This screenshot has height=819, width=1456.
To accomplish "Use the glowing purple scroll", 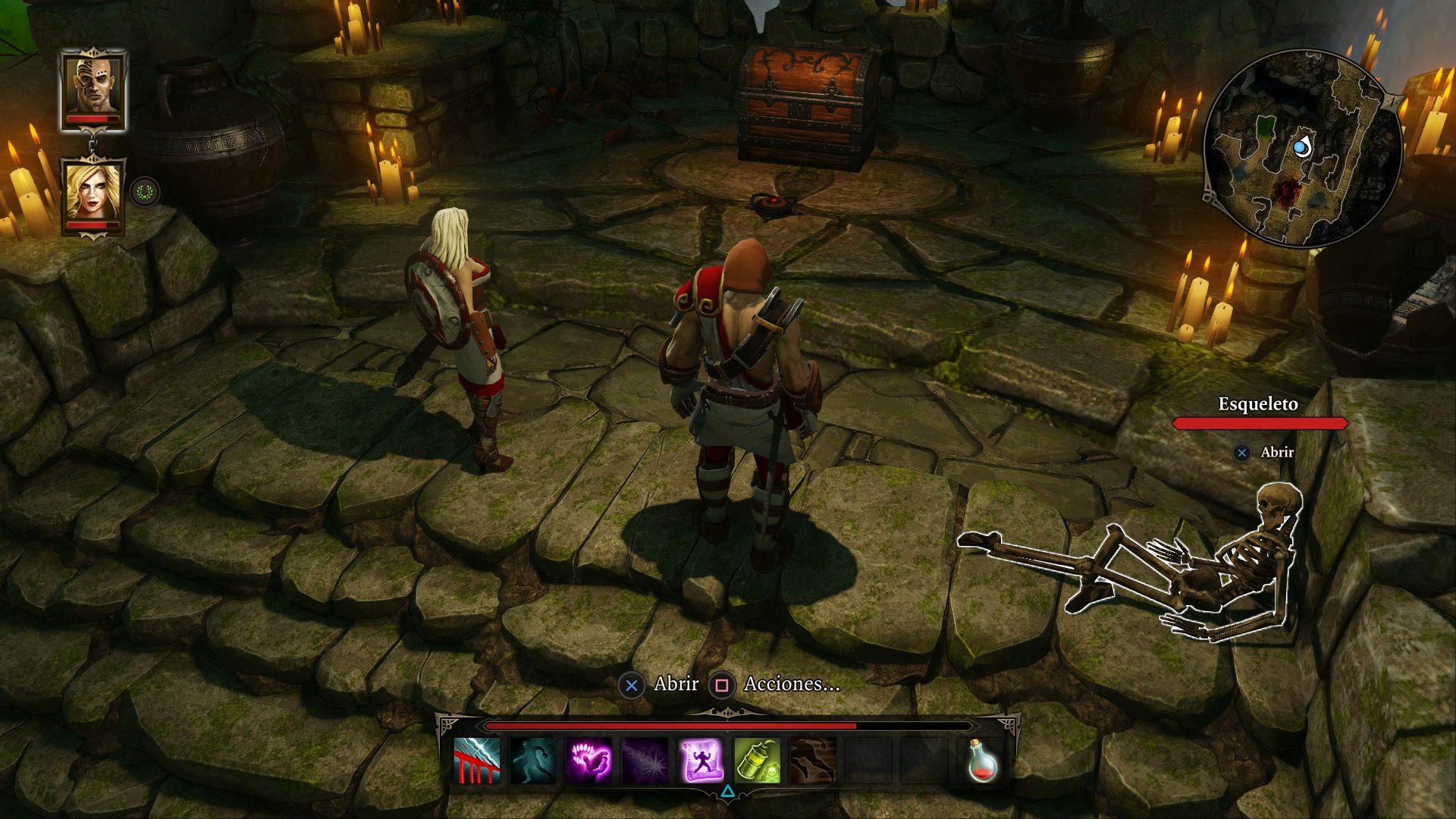I will click(701, 760).
